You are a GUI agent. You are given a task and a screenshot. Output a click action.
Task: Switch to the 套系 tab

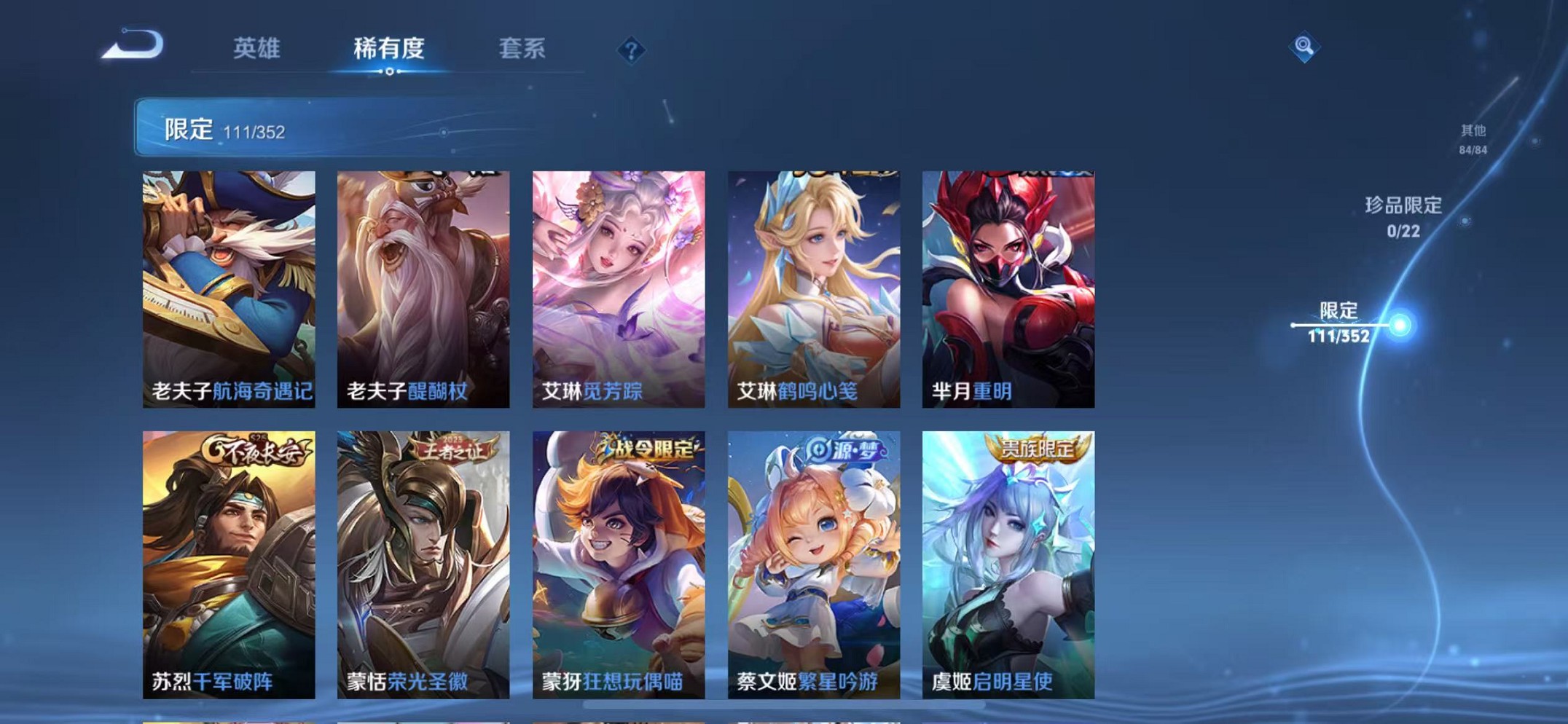pos(522,47)
